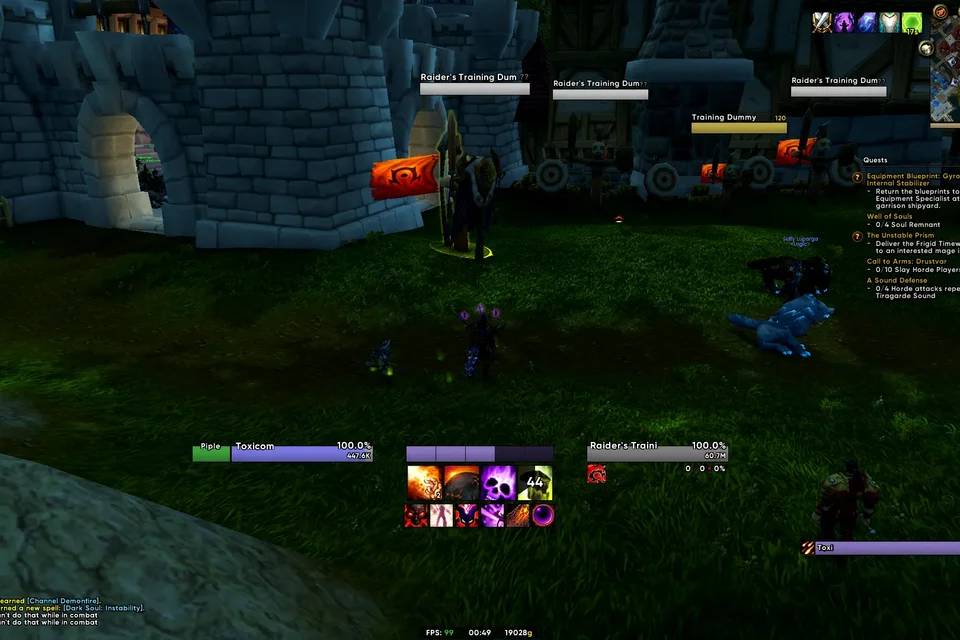Image resolution: width=960 pixels, height=640 pixels.
Task: Select the Call to Arms: Drustvar quest
Action: 910,261
